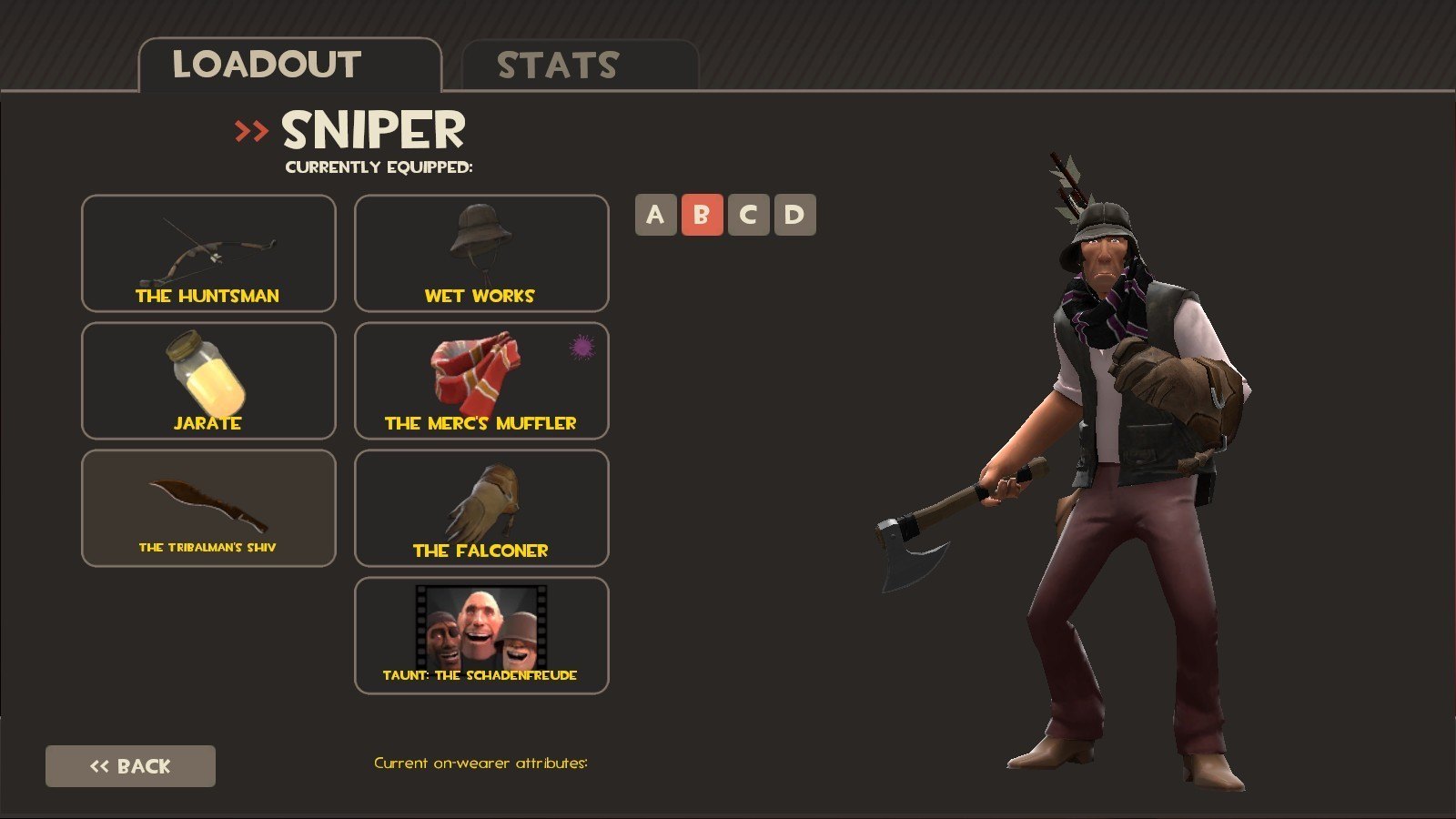Open The Huntsman primary weapon slot
Screen dimensions: 1456x819
pos(208,253)
